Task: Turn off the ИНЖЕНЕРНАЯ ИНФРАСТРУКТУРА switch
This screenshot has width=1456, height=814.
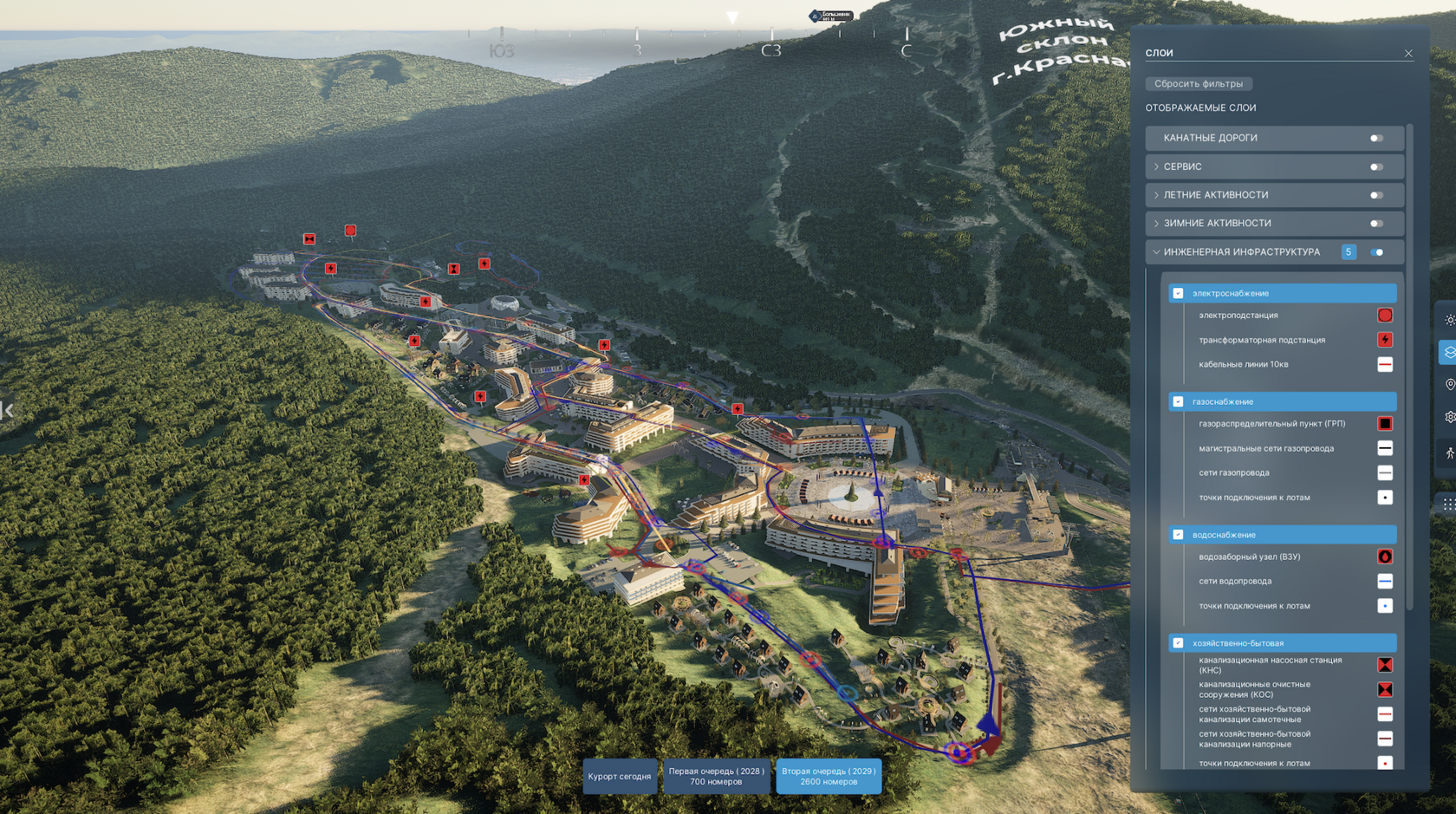Action: coord(1376,252)
